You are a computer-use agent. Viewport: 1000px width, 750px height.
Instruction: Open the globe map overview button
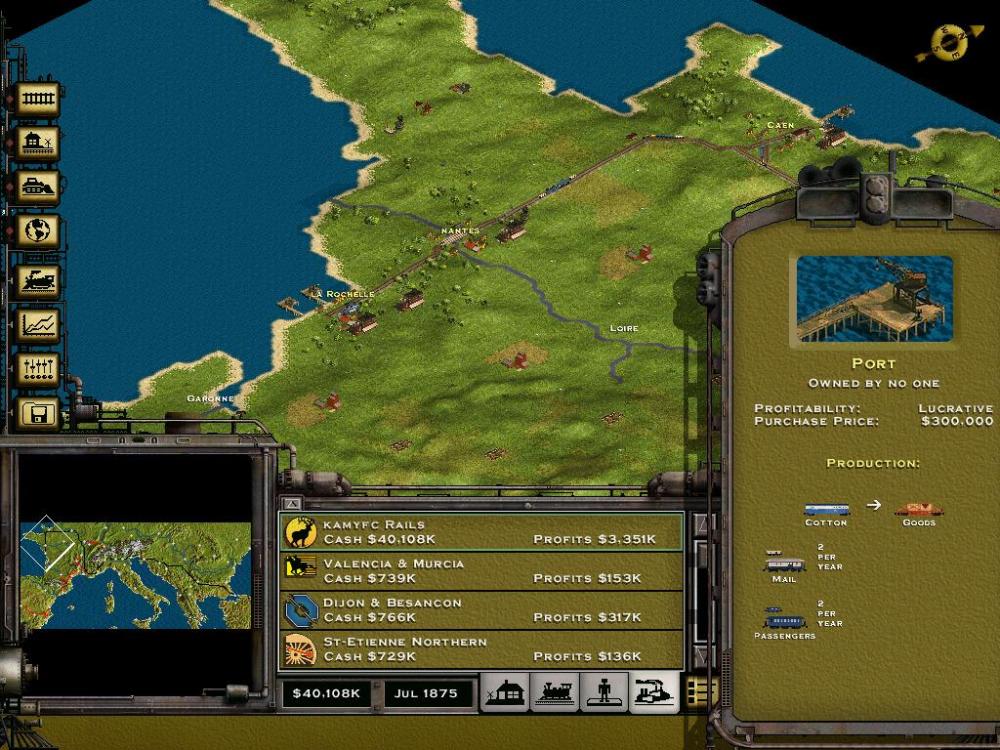(x=37, y=231)
